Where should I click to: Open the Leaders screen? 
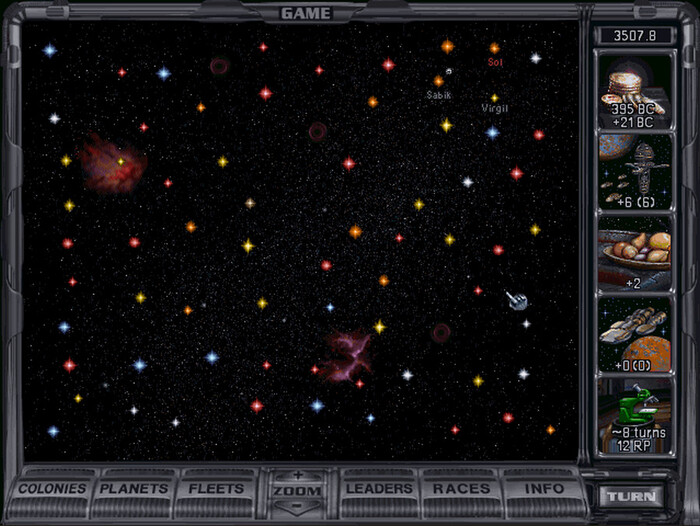click(x=379, y=489)
